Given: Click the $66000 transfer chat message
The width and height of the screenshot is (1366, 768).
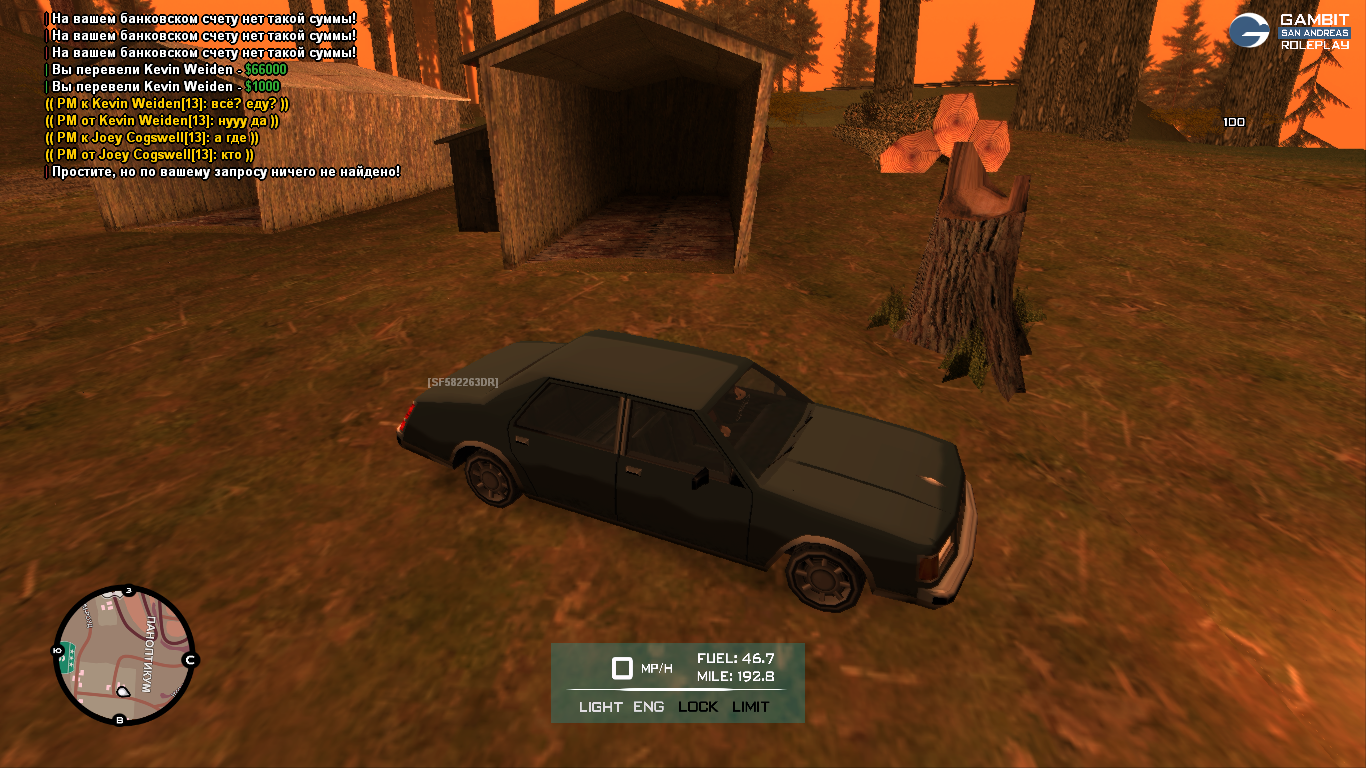Looking at the screenshot, I should coord(168,70).
